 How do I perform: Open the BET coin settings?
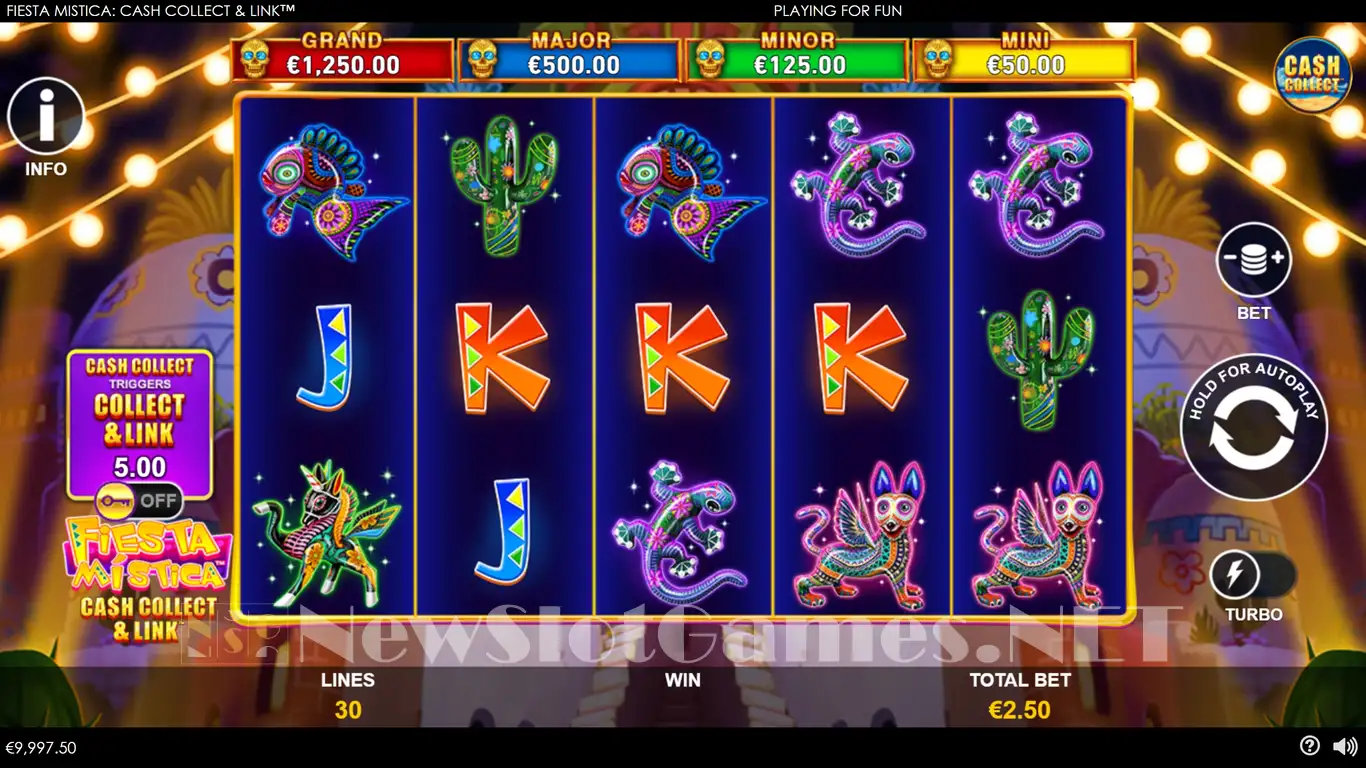tap(1253, 260)
